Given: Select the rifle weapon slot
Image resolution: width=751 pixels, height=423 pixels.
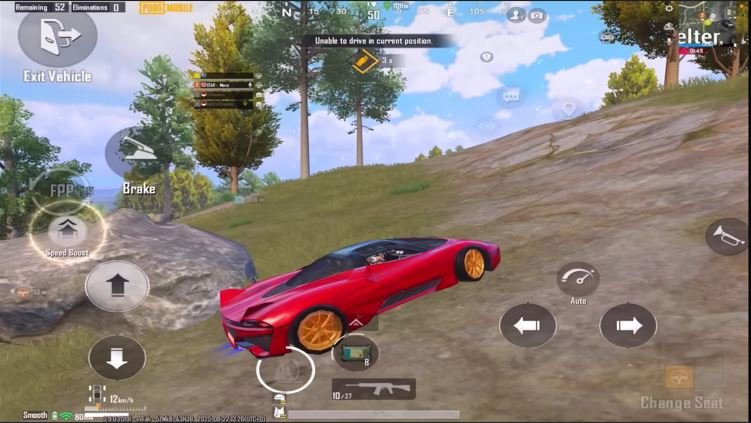Looking at the screenshot, I should (372, 388).
